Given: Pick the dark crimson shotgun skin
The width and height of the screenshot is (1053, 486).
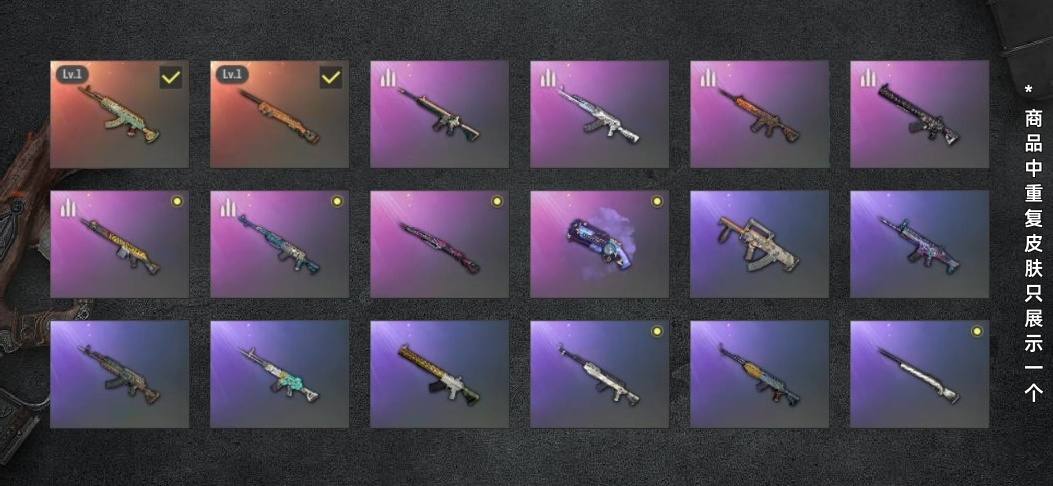Looking at the screenshot, I should (439, 244).
